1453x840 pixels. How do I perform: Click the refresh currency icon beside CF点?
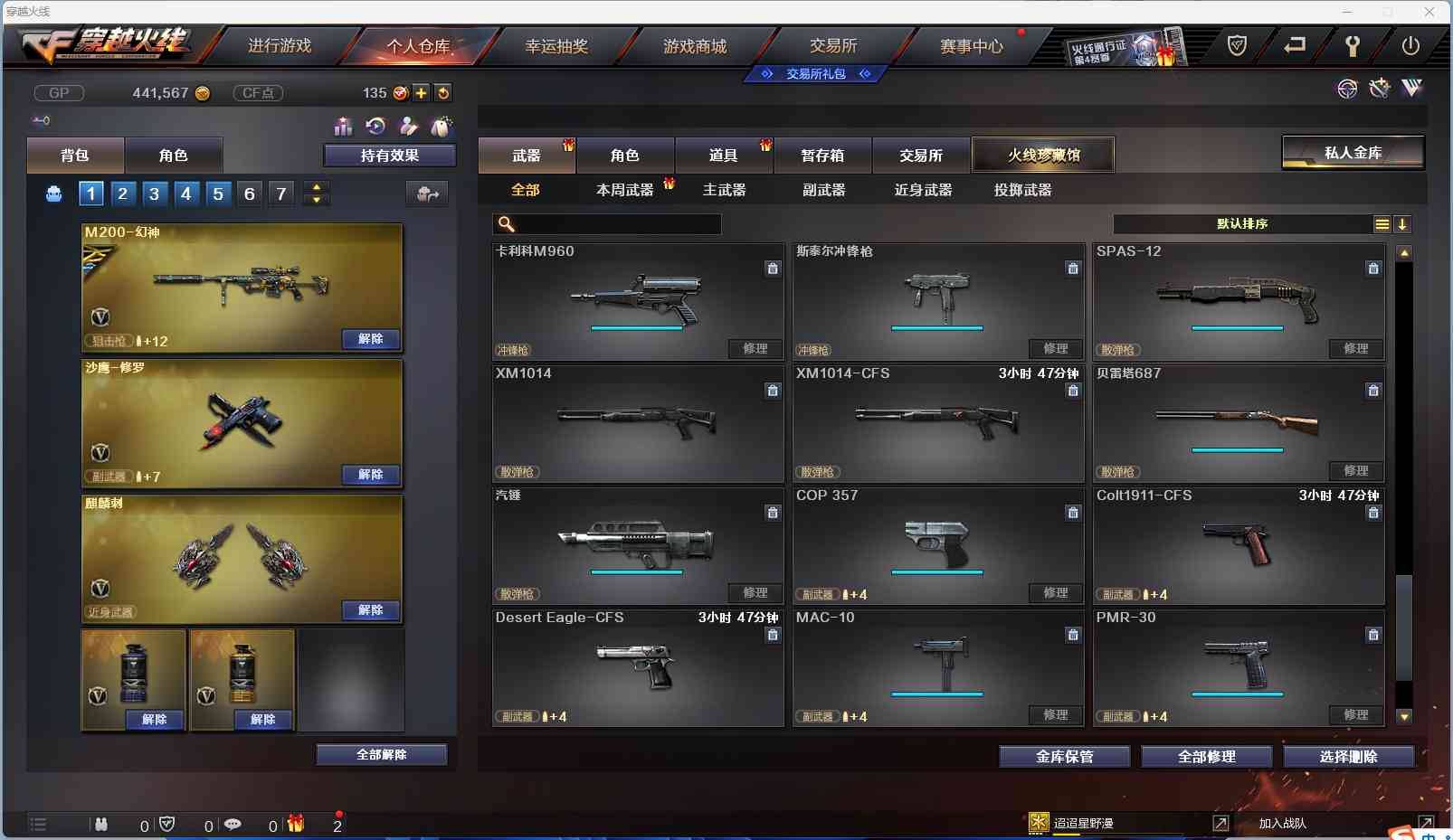443,92
